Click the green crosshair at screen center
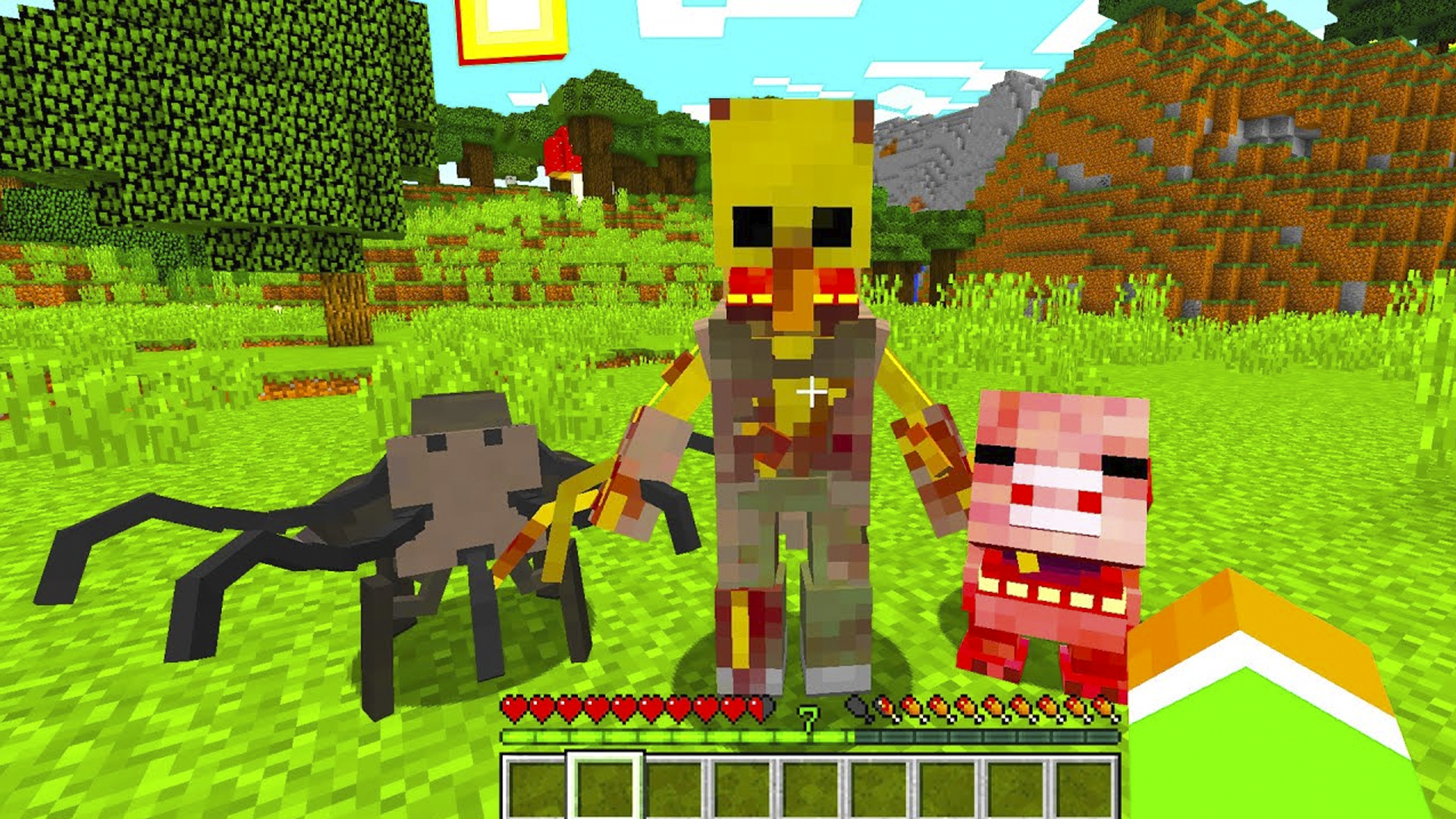 coord(812,393)
